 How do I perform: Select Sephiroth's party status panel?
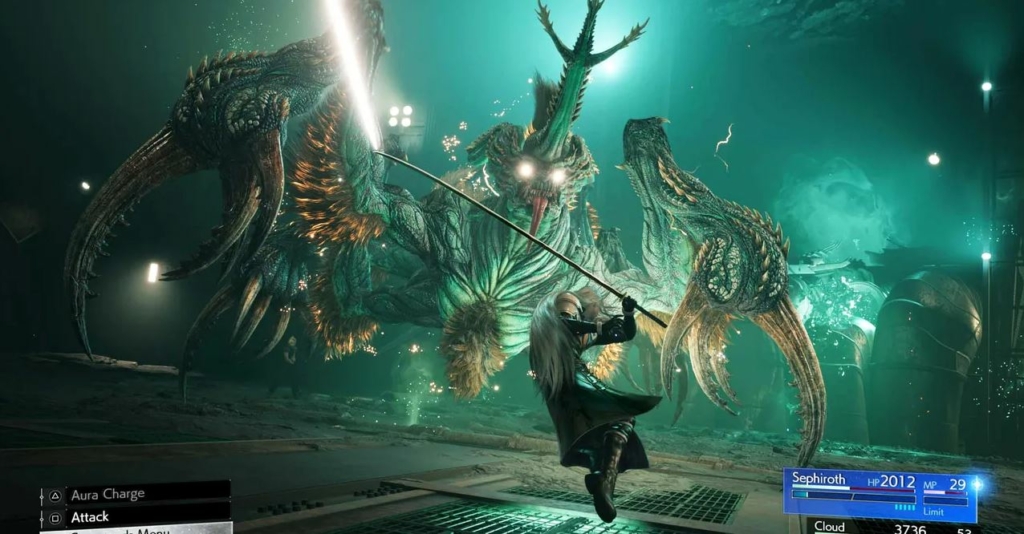pos(879,494)
